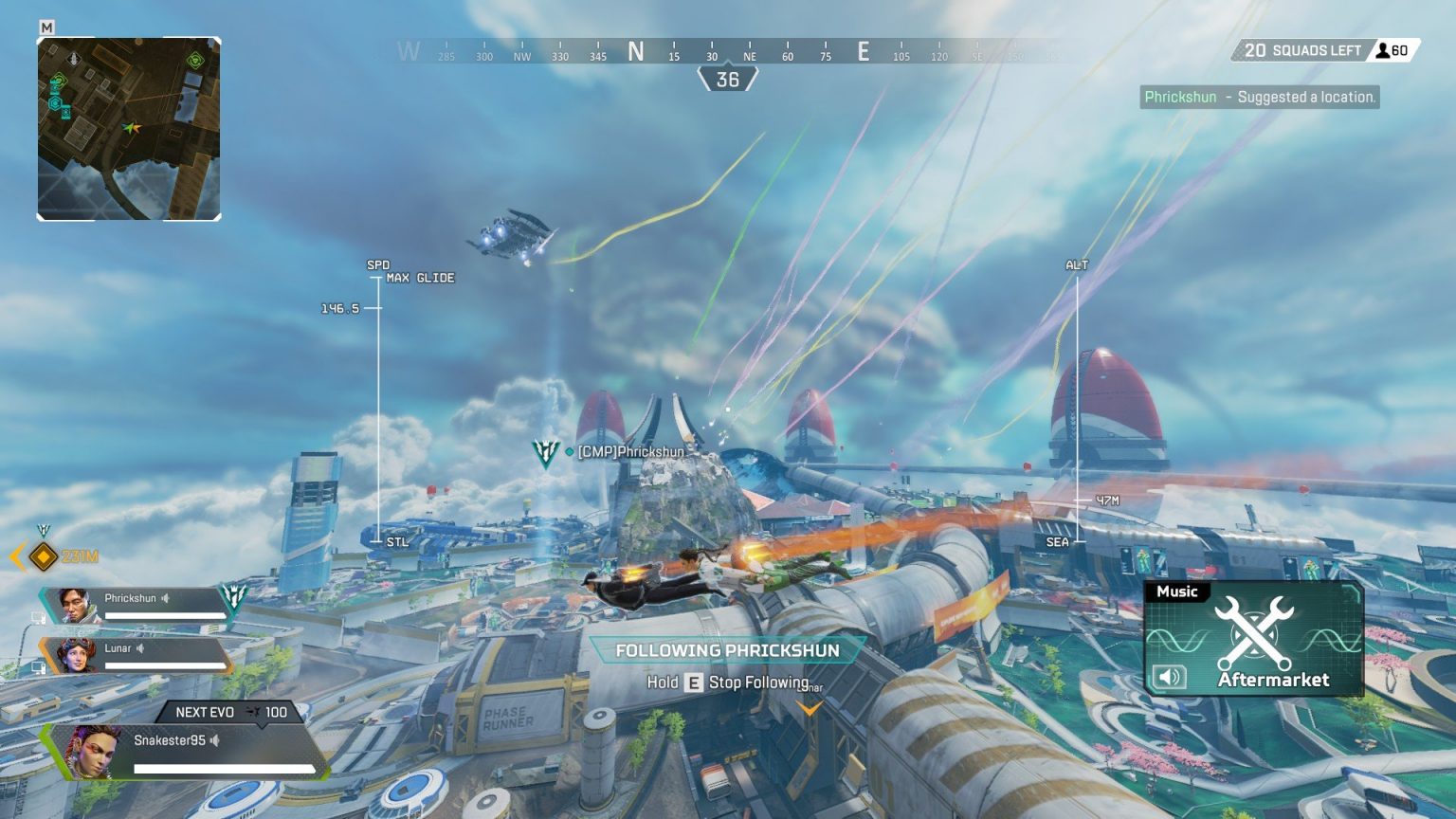This screenshot has height=819, width=1456.
Task: Click the teammate marker icon above [CMP]Phrickshun
Action: (547, 452)
